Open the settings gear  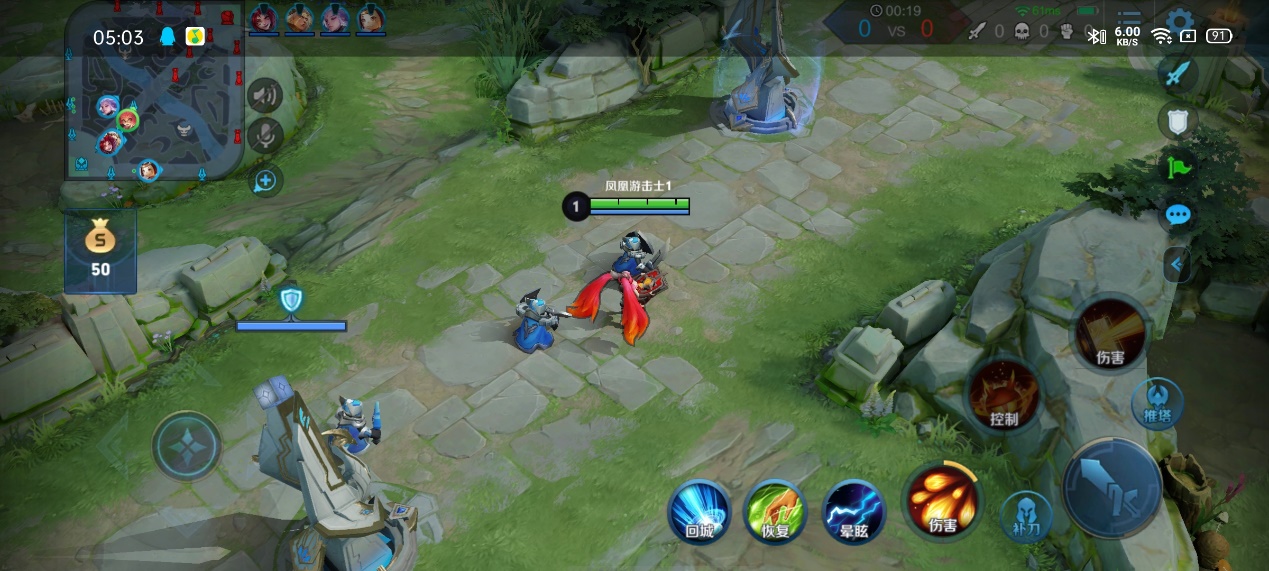1180,22
